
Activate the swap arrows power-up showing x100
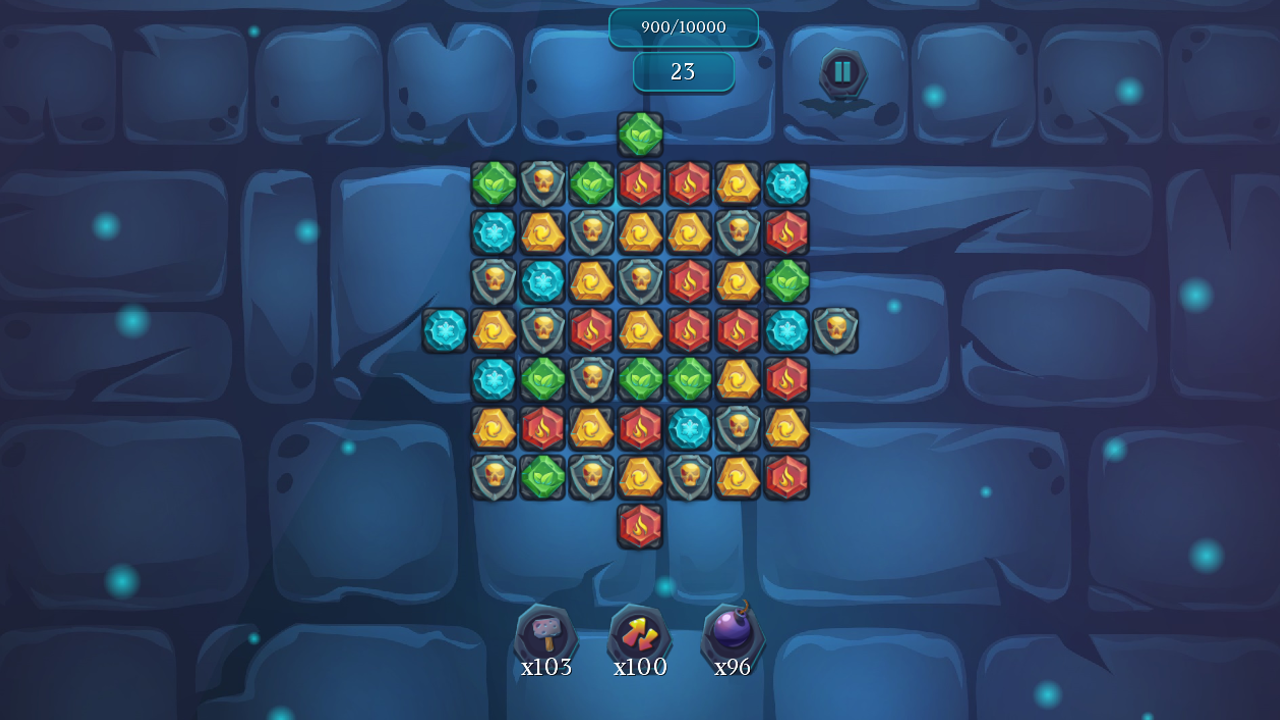tap(638, 634)
